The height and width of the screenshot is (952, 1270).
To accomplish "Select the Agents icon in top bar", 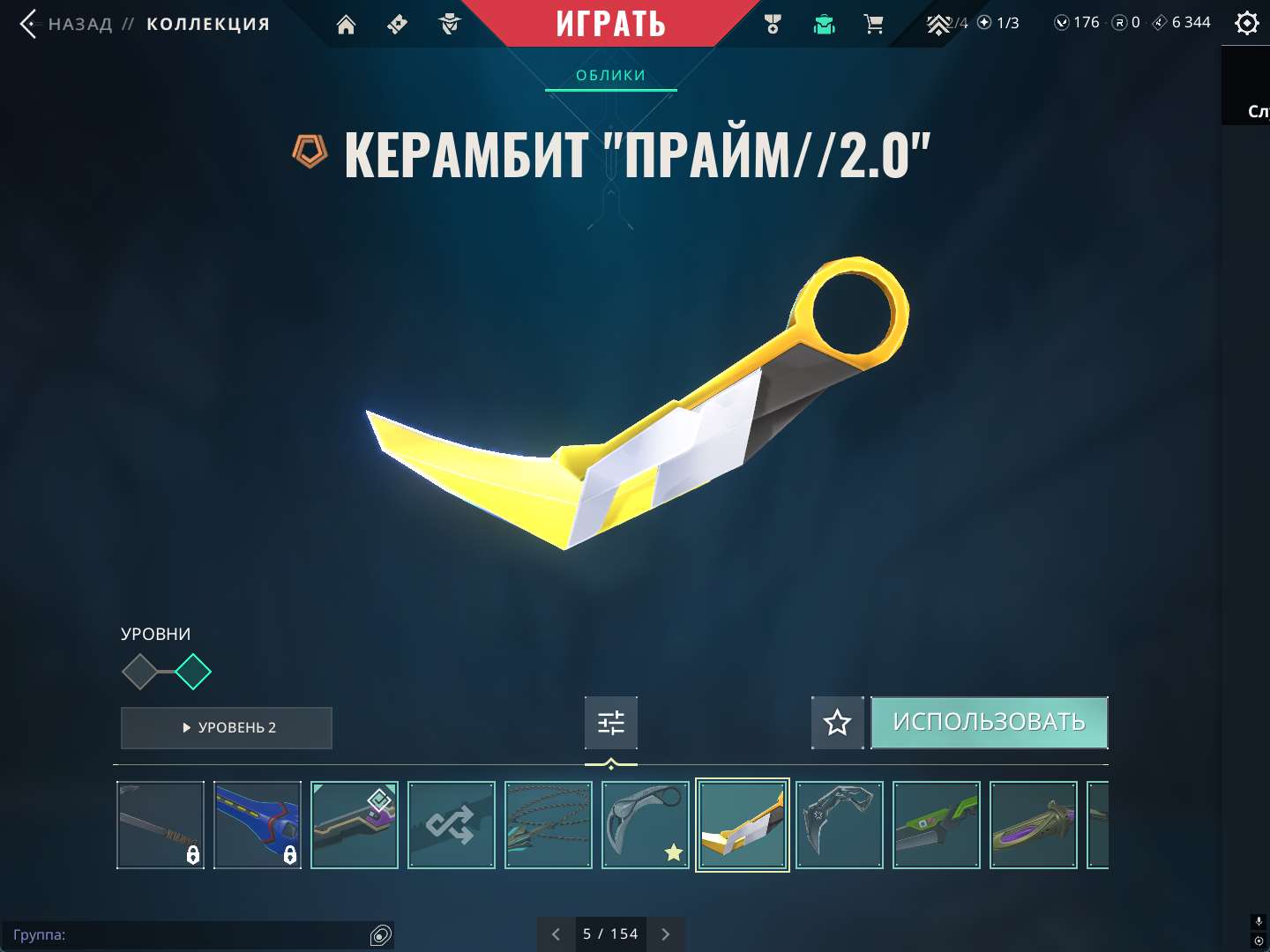I will (x=449, y=24).
